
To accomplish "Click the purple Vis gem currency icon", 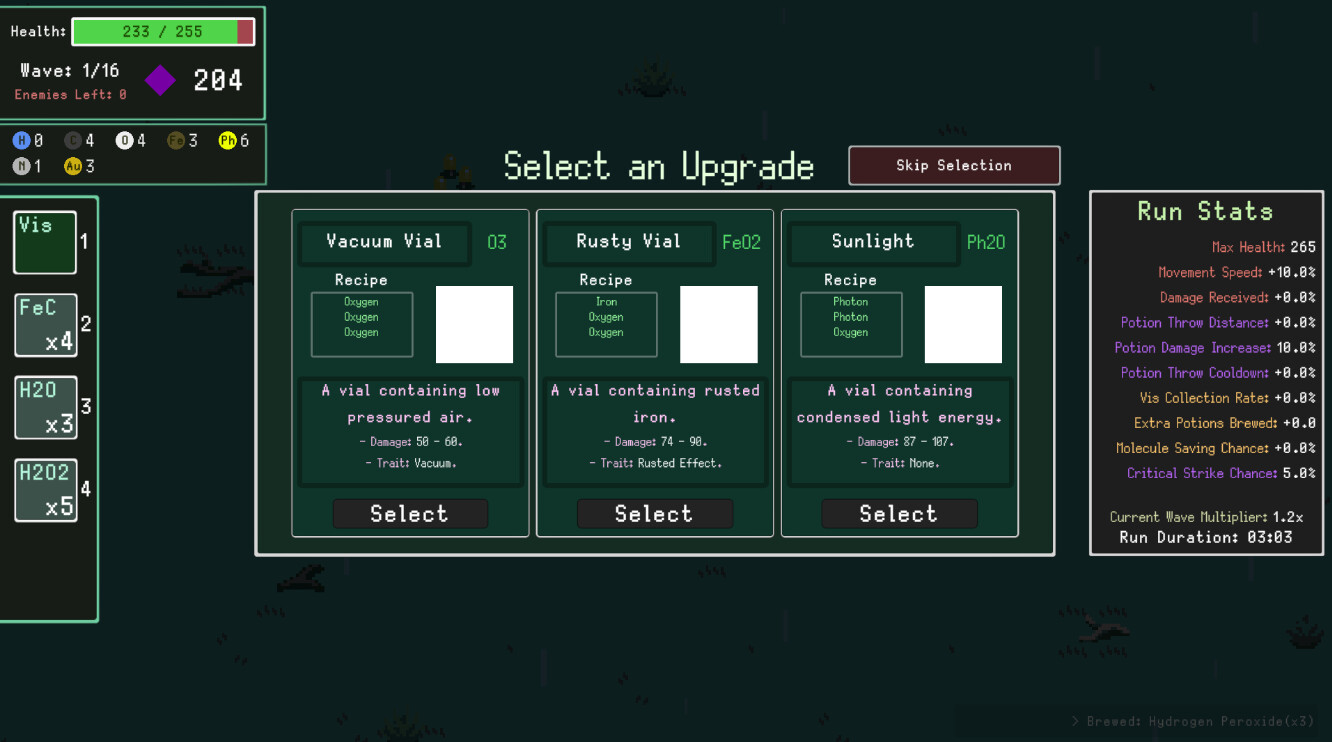I will [160, 79].
